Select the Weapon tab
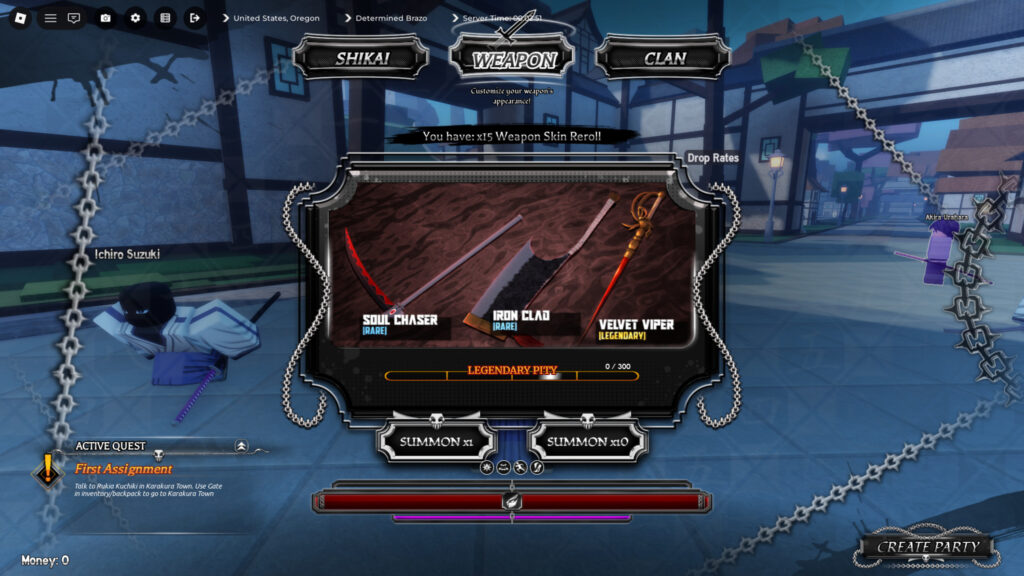 pyautogui.click(x=514, y=59)
